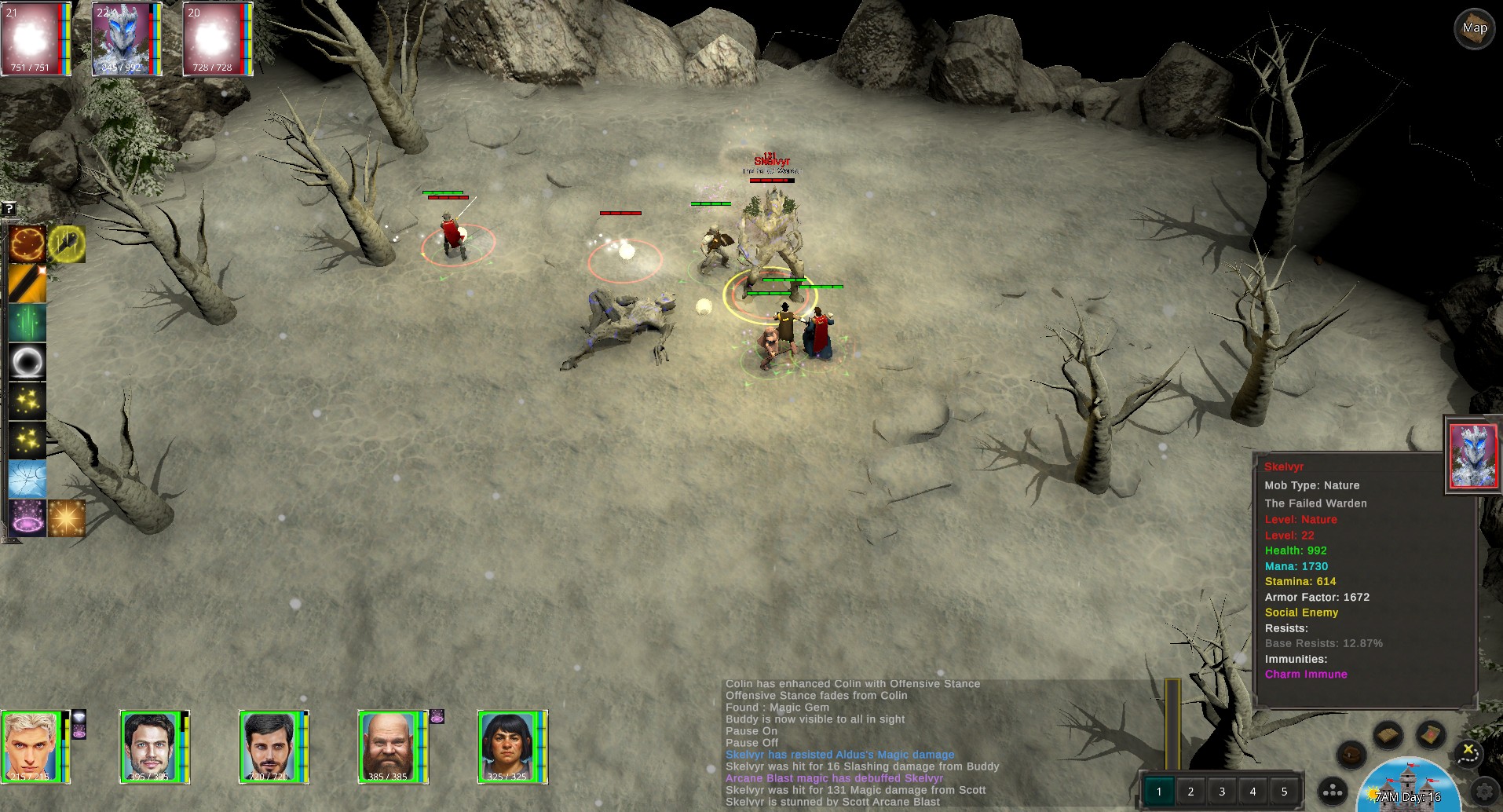Image resolution: width=1503 pixels, height=812 pixels.
Task: Open the leather bag inventory
Action: 1351,755
